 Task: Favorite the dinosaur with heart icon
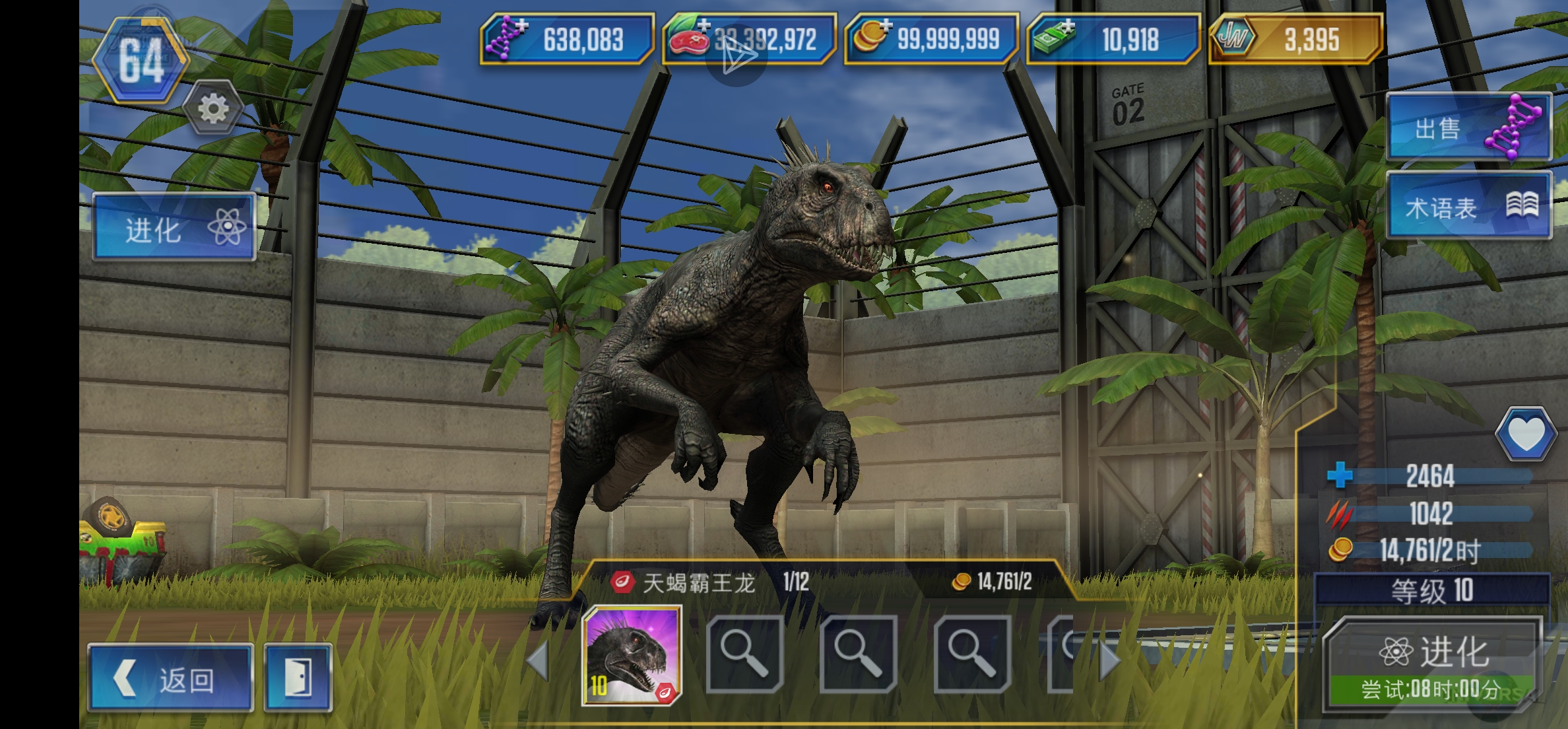1525,434
